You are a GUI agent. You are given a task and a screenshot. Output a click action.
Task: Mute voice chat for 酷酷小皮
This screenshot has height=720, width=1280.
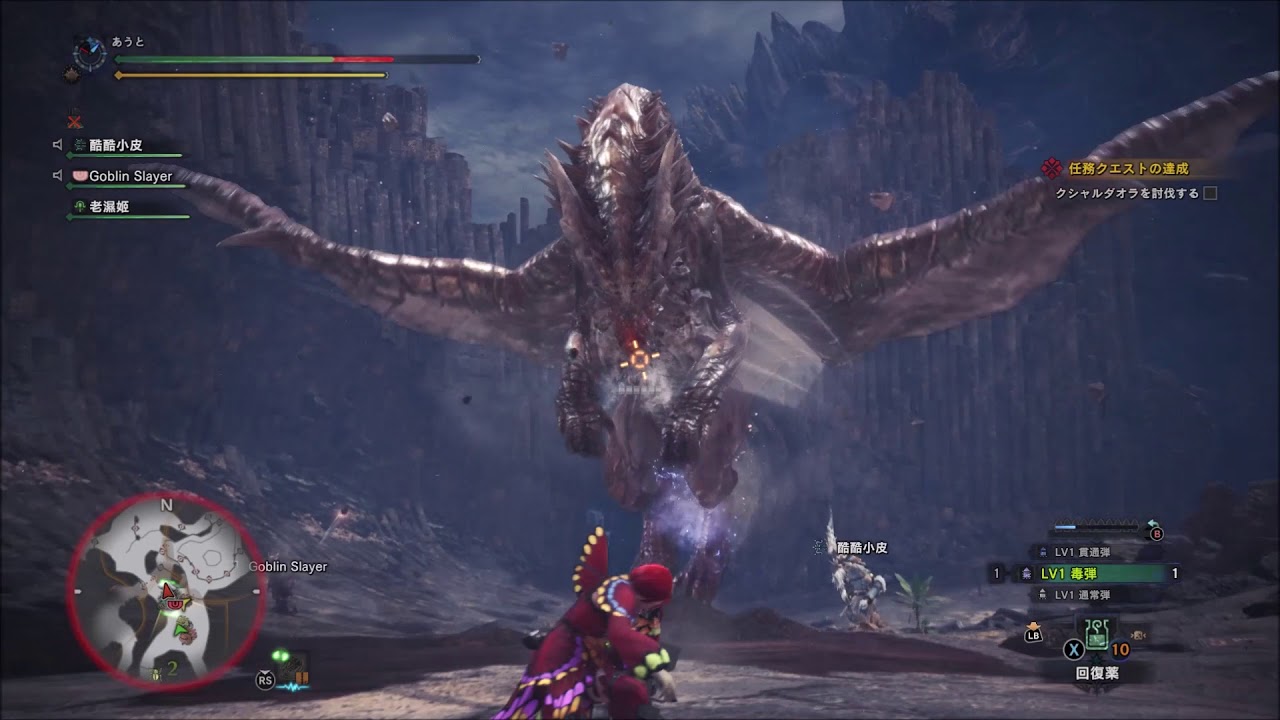(x=57, y=144)
